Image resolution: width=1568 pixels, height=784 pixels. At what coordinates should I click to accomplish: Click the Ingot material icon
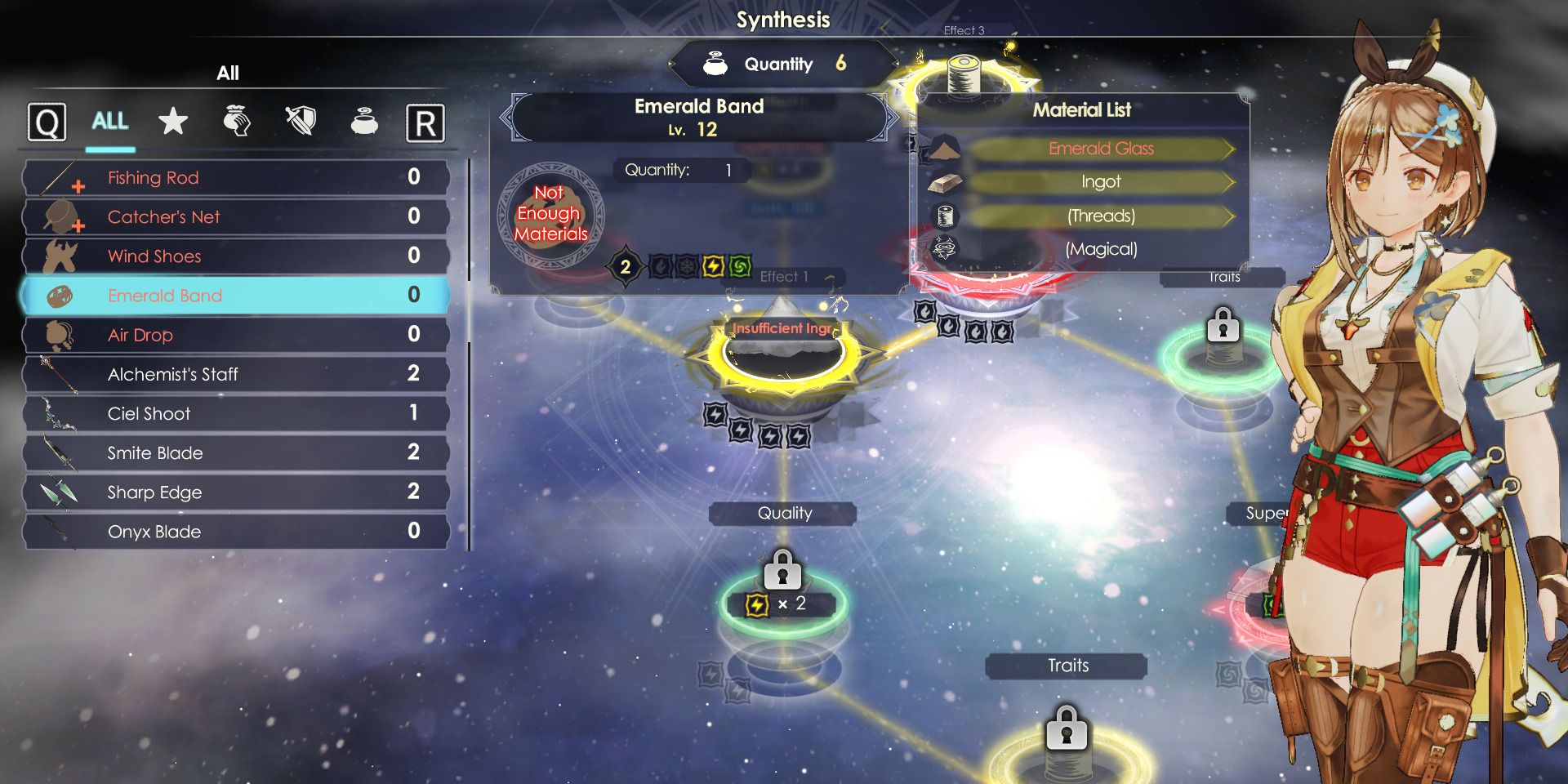point(943,182)
